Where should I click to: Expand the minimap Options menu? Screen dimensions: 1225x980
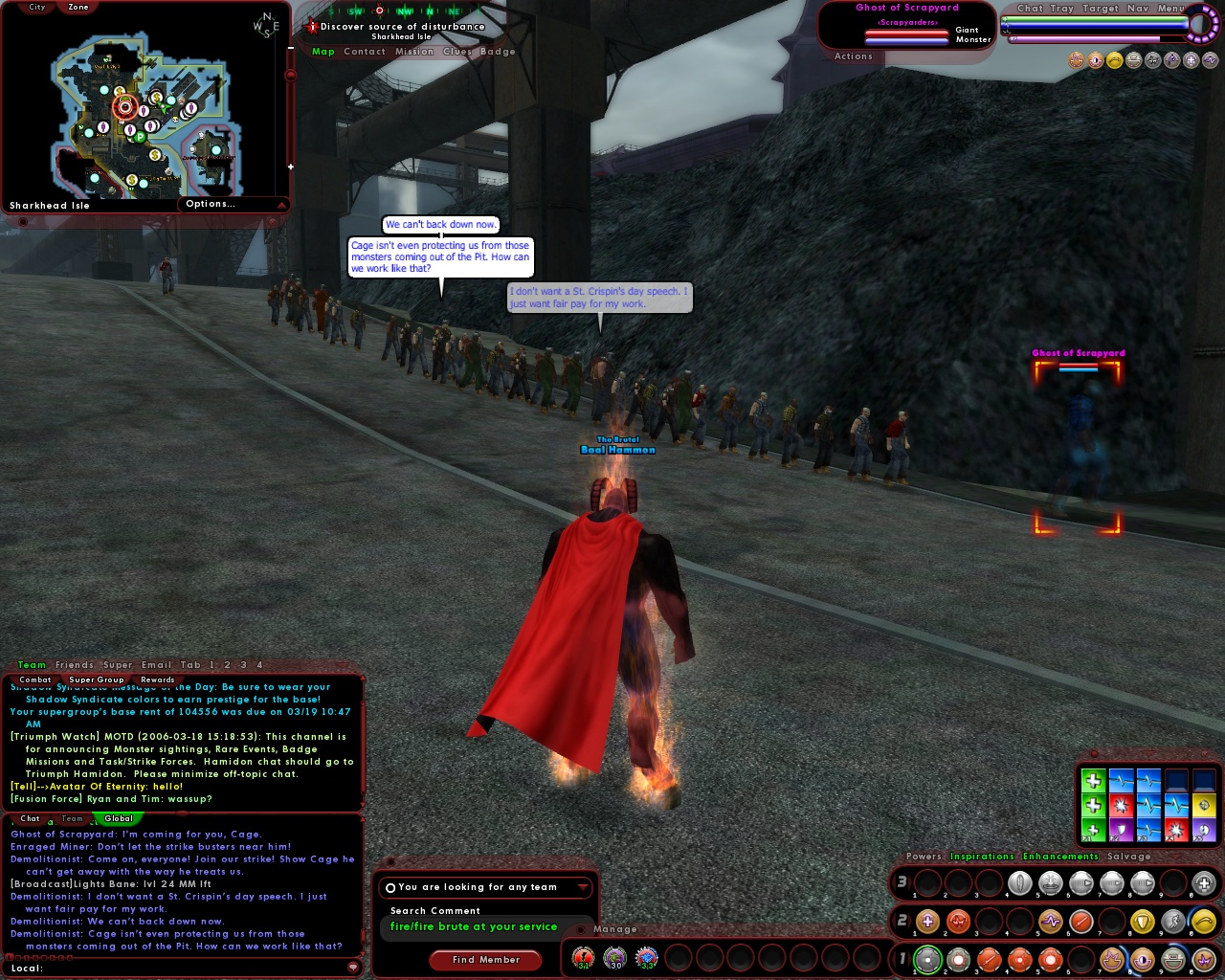(x=233, y=203)
